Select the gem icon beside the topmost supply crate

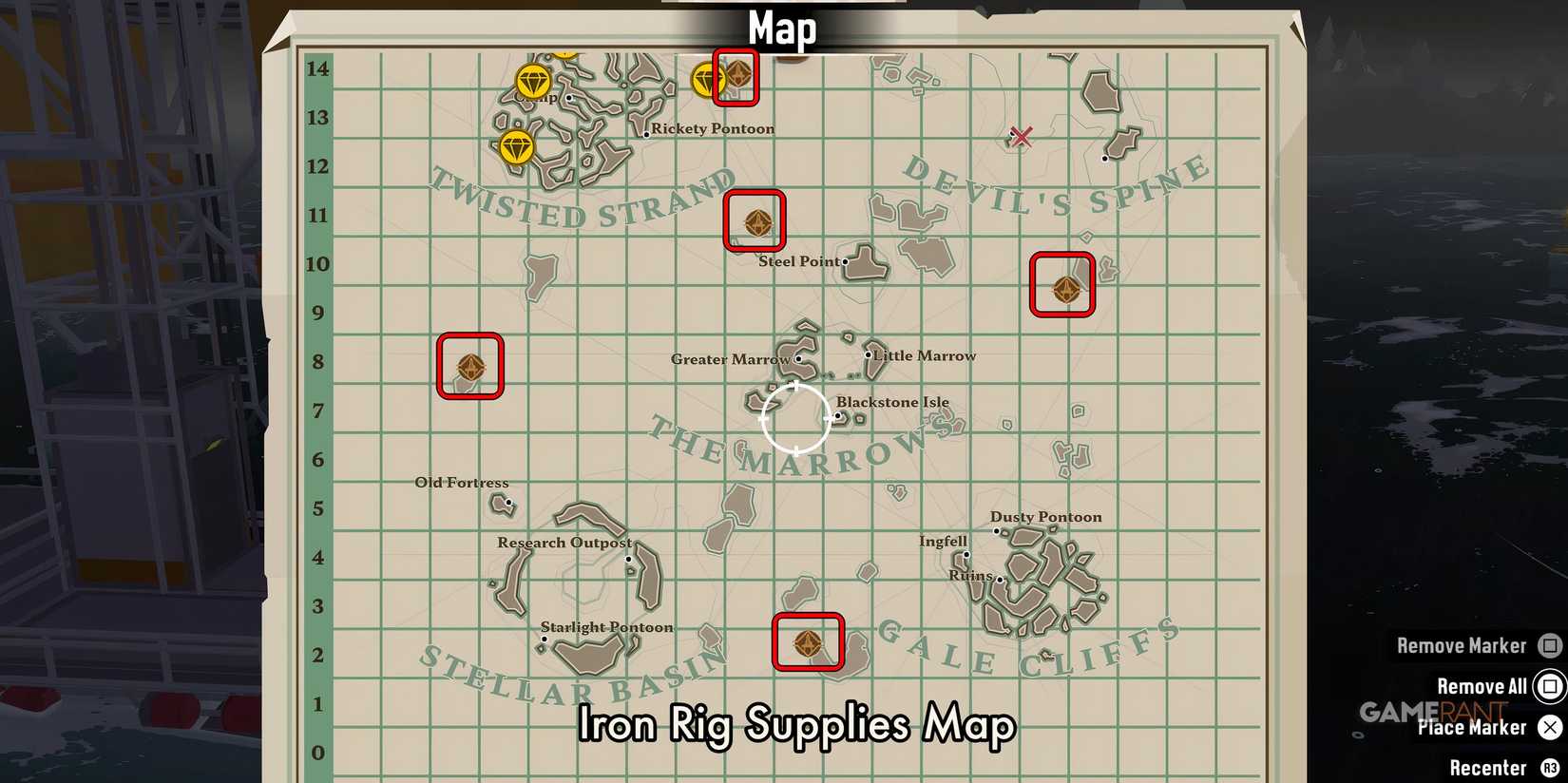tap(707, 79)
